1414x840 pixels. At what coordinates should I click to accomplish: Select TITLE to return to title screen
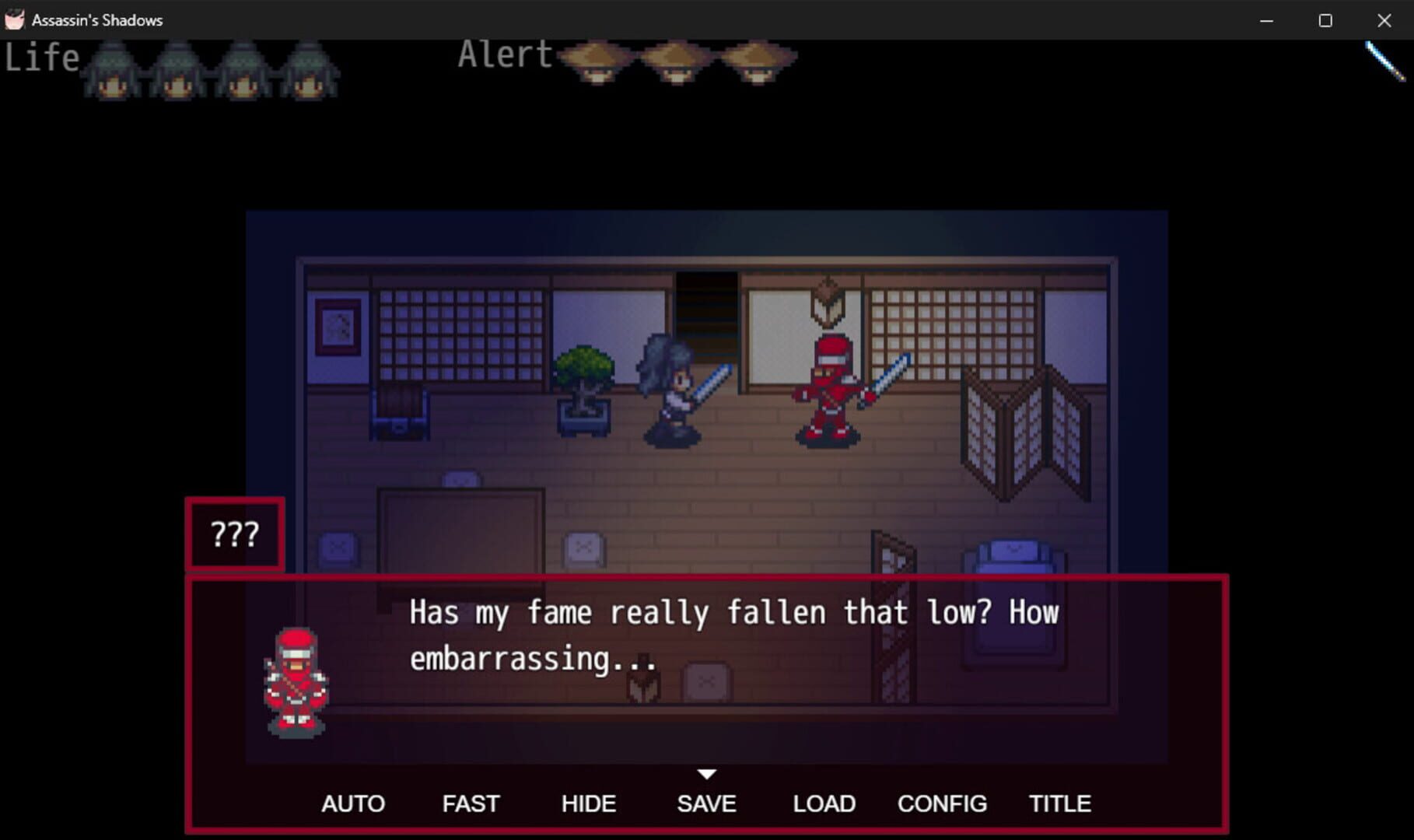point(1060,803)
